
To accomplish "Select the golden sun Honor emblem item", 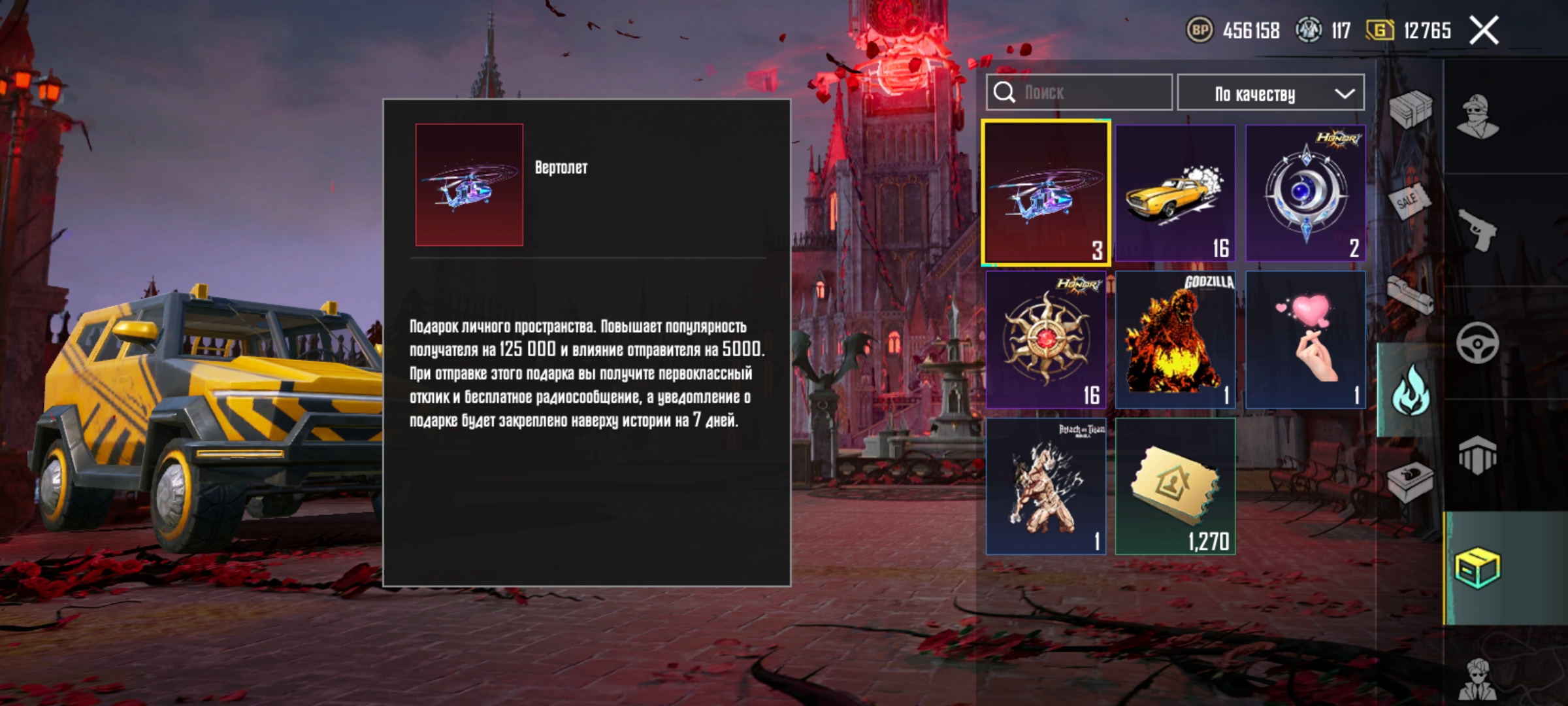I will point(1045,340).
